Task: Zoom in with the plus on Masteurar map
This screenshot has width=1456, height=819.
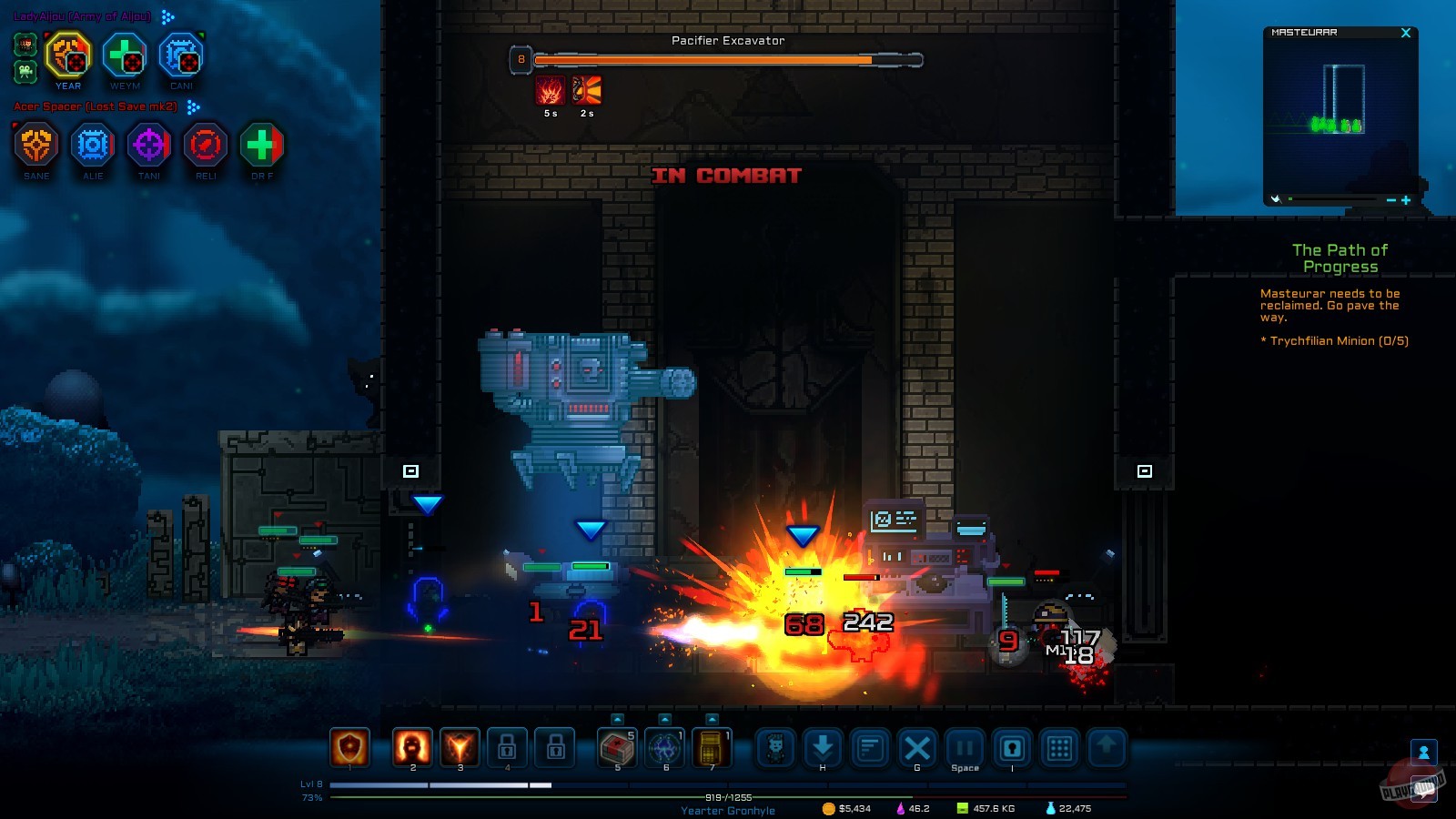Action: pyautogui.click(x=1406, y=199)
